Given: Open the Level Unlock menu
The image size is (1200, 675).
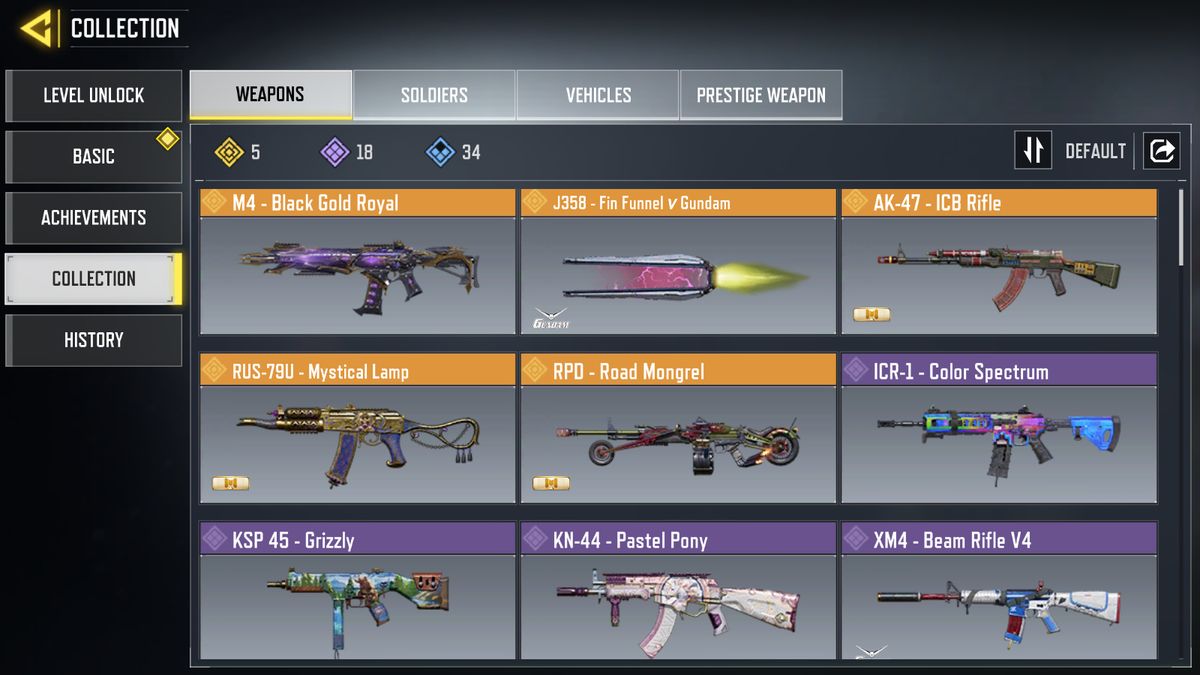Looking at the screenshot, I should click(93, 96).
